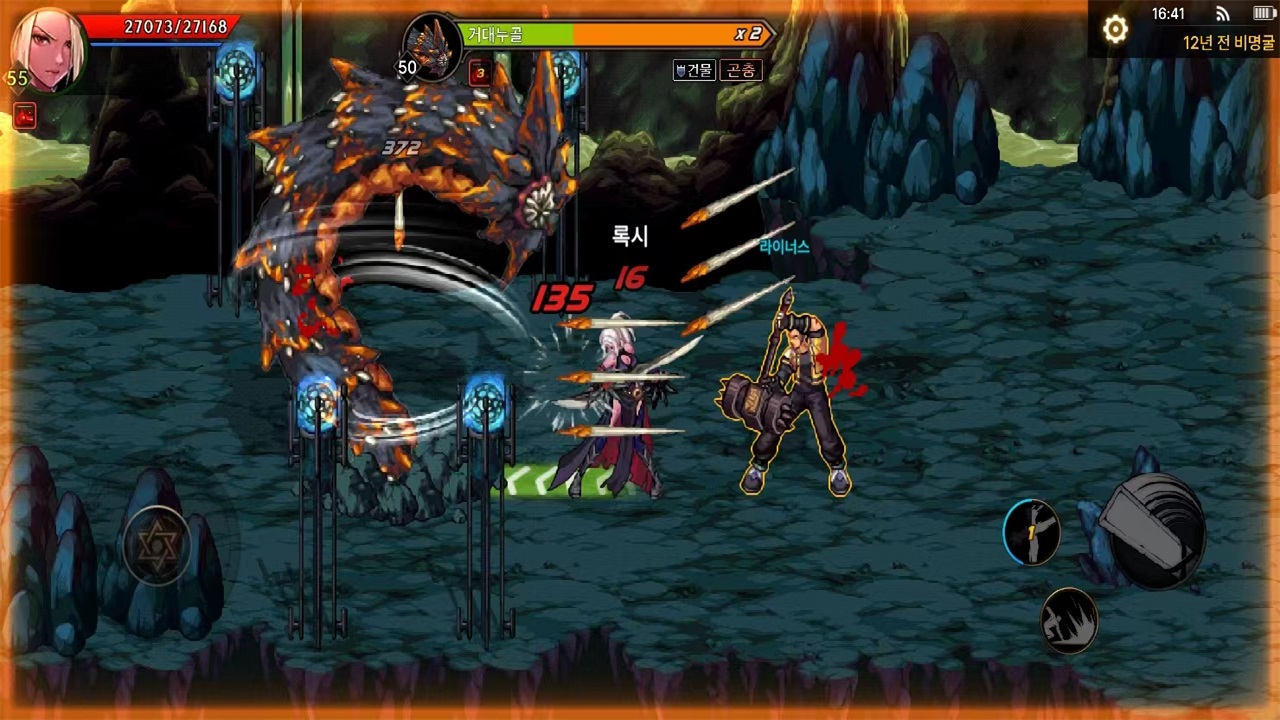Open the blonde player character portrait

pyautogui.click(x=47, y=48)
